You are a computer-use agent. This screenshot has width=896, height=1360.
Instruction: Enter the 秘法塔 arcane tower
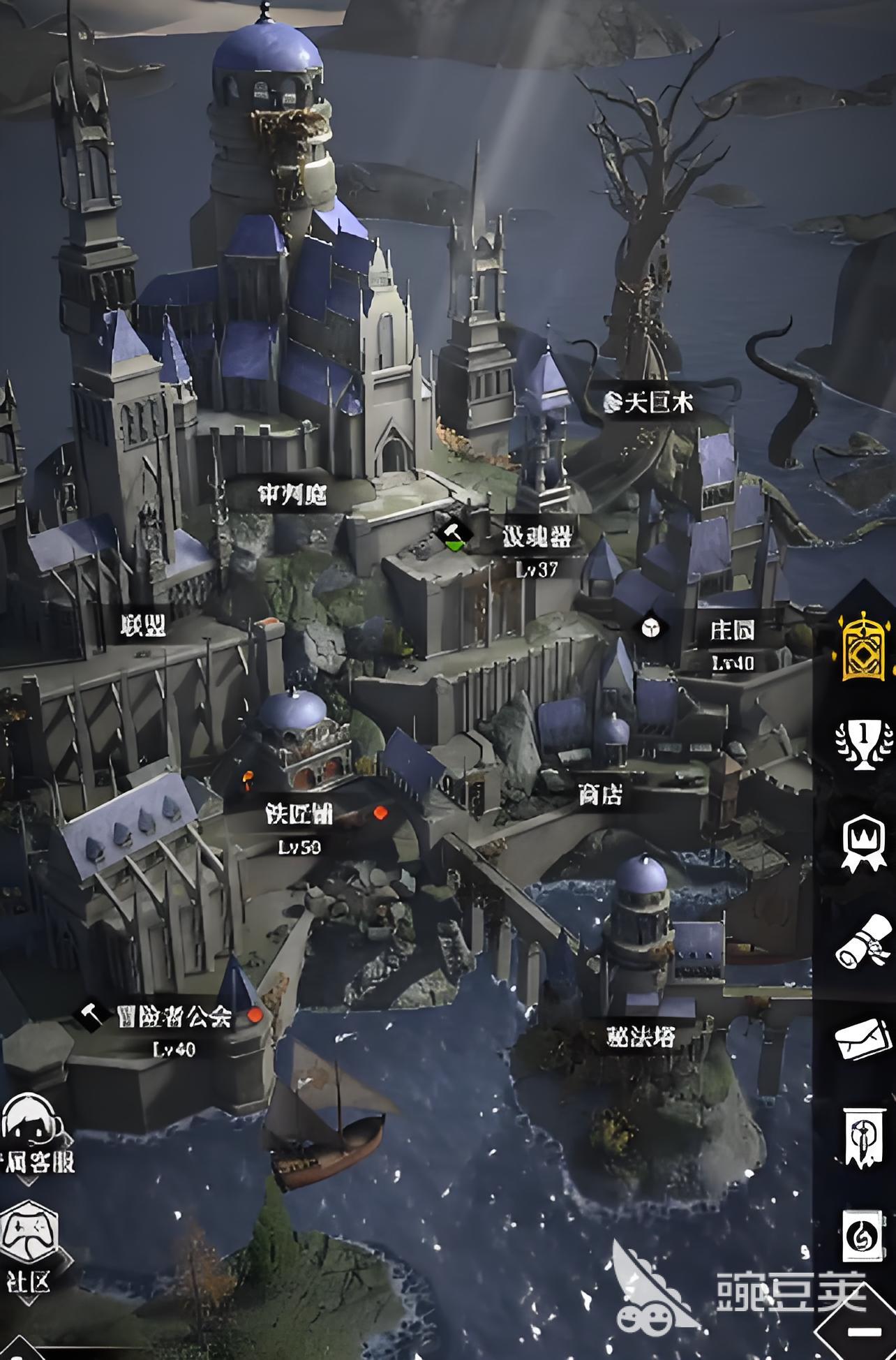(x=641, y=1037)
